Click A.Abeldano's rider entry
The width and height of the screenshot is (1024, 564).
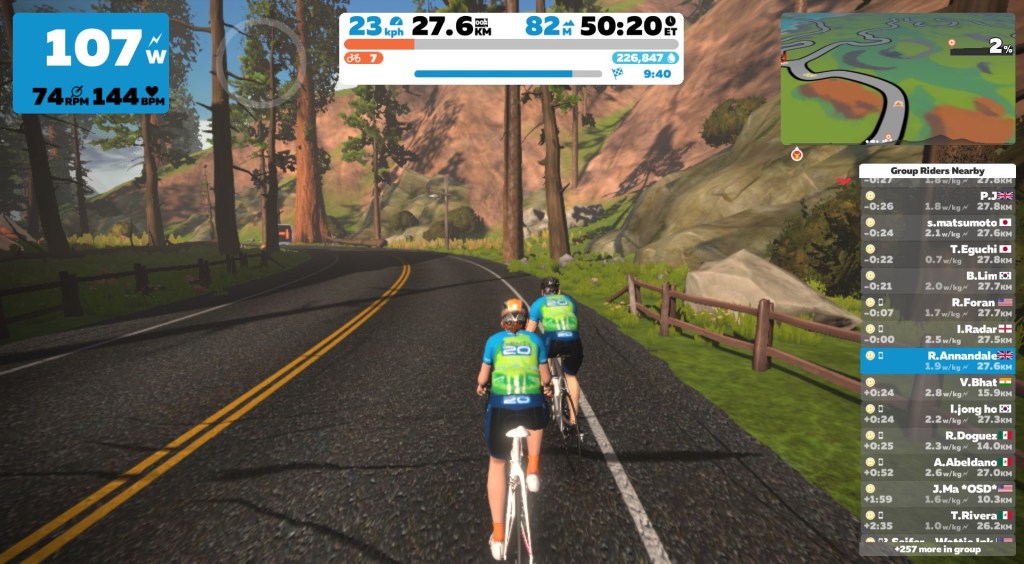point(937,467)
